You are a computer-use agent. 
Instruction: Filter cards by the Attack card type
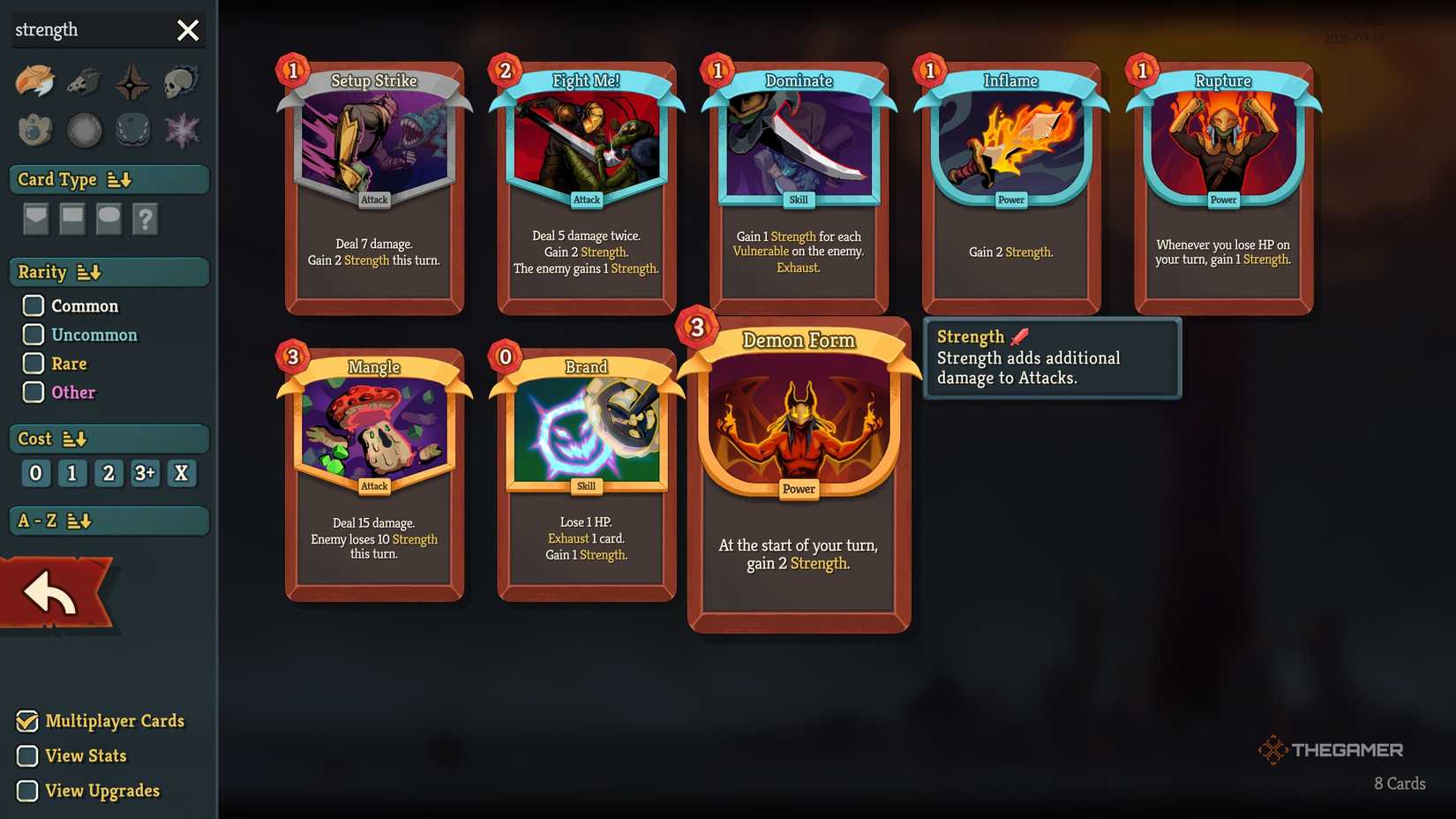[35, 219]
